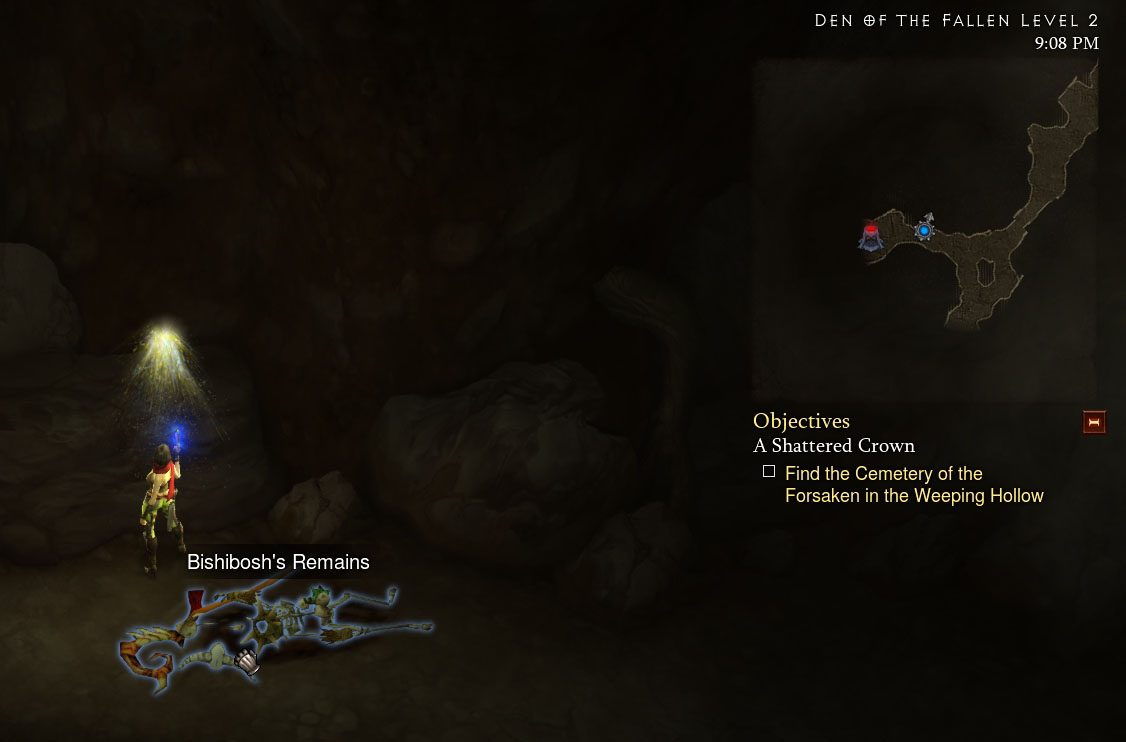Screen dimensions: 1126x742
Task: Click the cave minimap
Action: tap(925, 228)
